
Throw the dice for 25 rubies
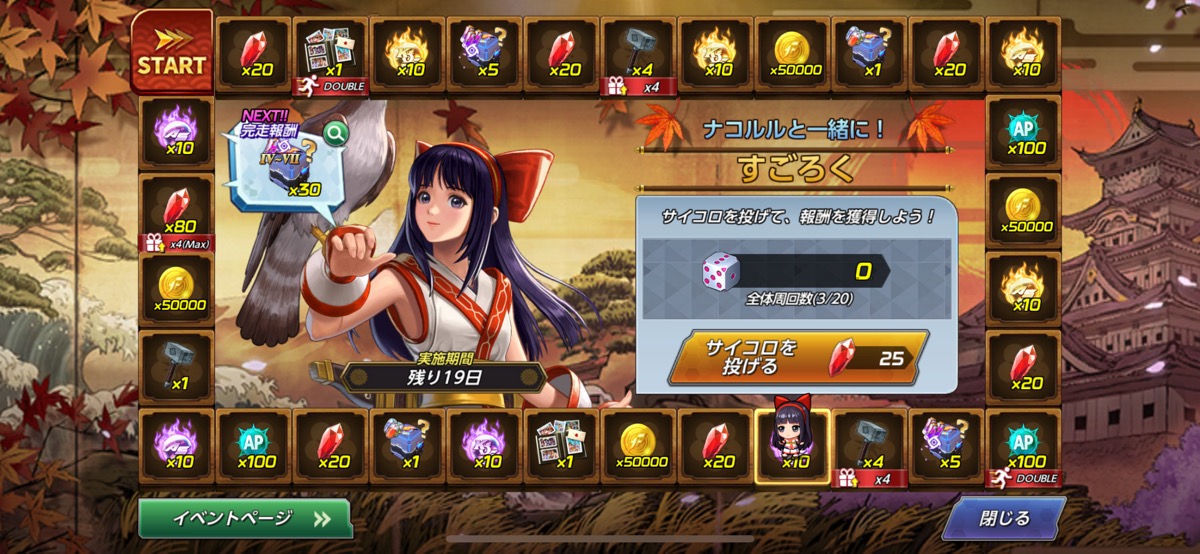click(x=797, y=356)
